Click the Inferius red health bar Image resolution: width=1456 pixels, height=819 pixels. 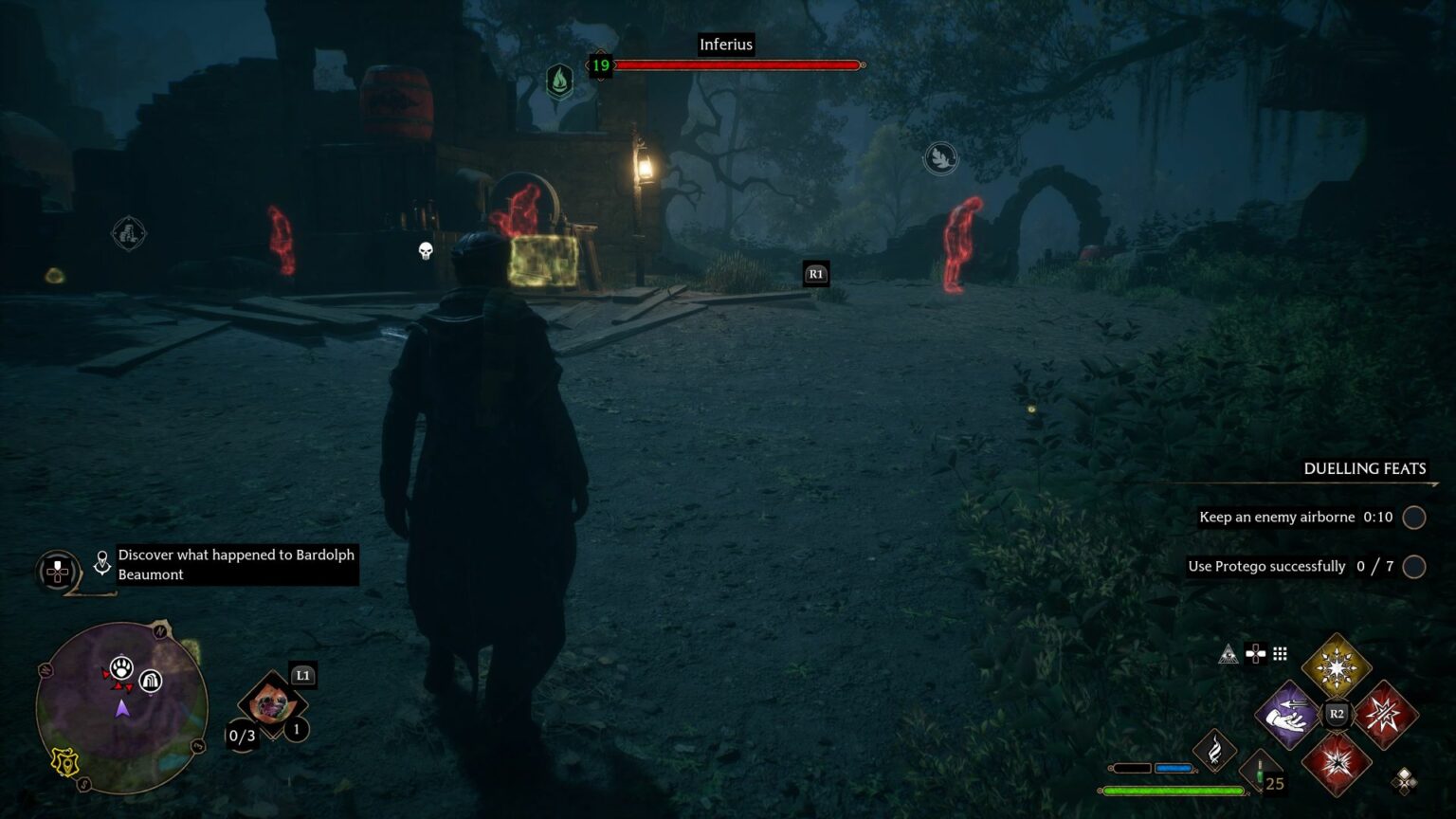coord(737,65)
